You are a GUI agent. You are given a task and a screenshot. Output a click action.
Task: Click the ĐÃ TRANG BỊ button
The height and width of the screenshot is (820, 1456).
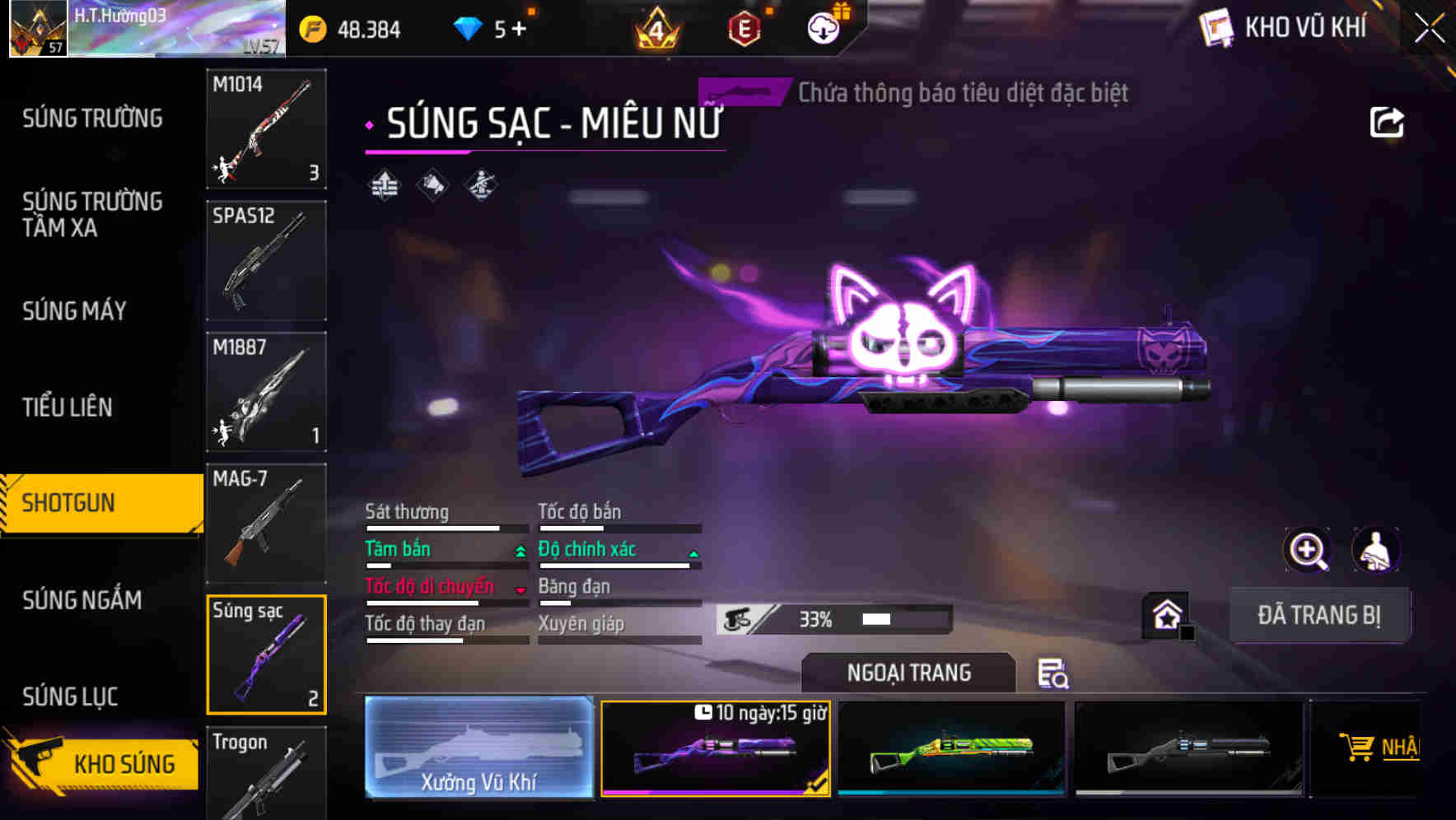point(1319,615)
